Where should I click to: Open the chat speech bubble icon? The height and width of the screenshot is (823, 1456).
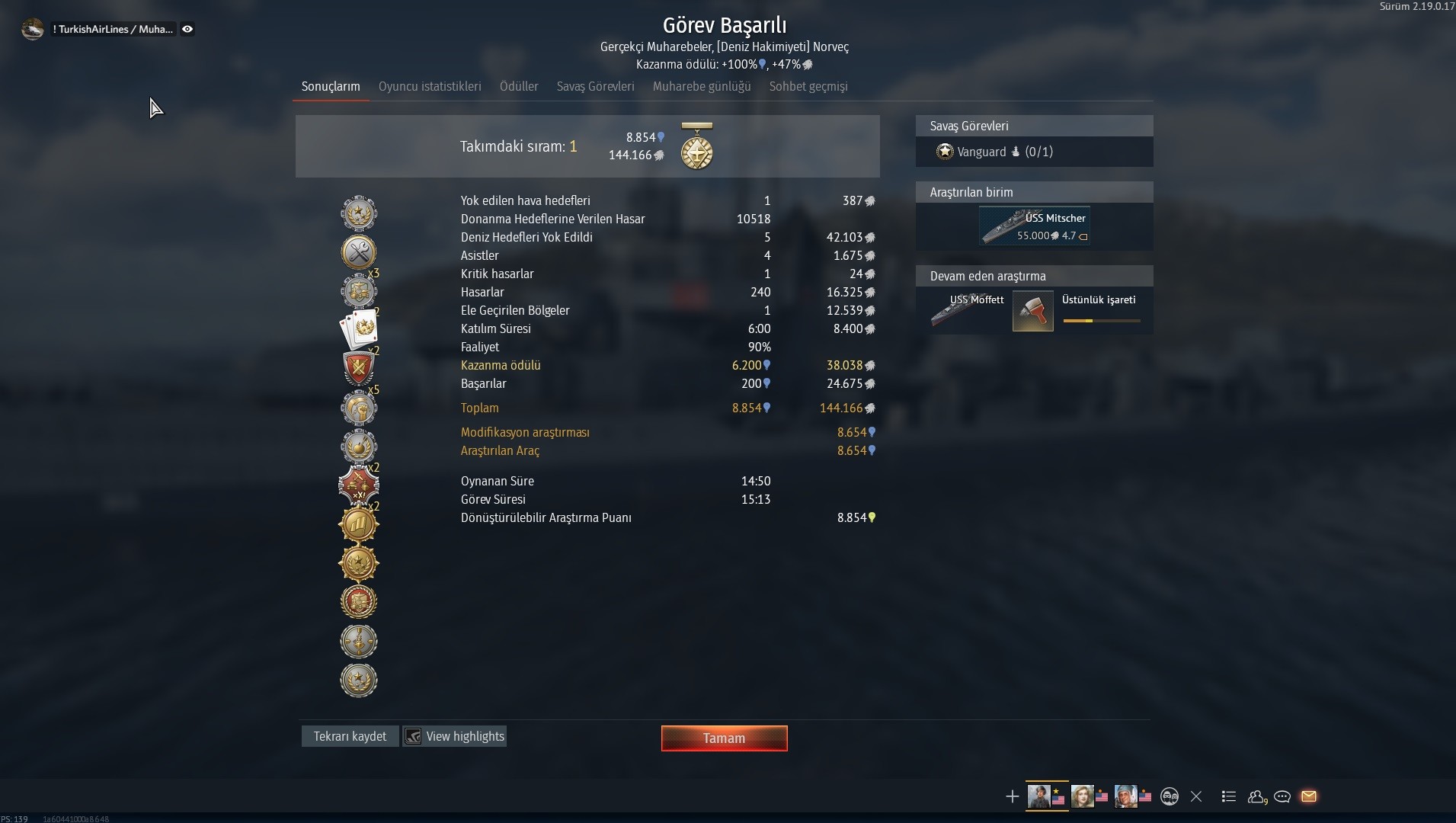[x=1282, y=796]
